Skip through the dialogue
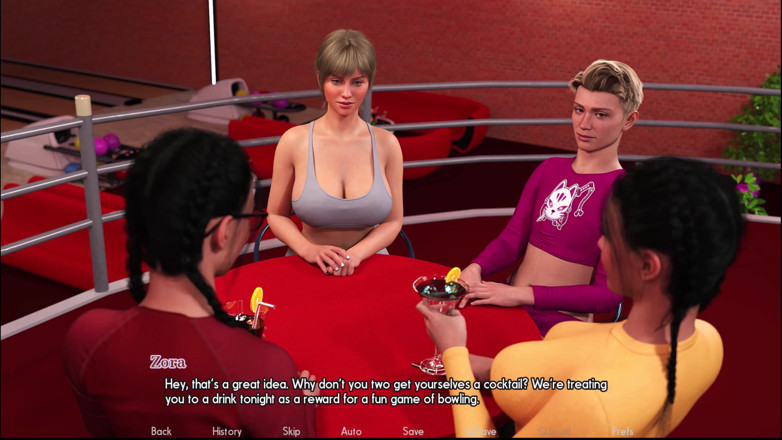 pyautogui.click(x=291, y=431)
